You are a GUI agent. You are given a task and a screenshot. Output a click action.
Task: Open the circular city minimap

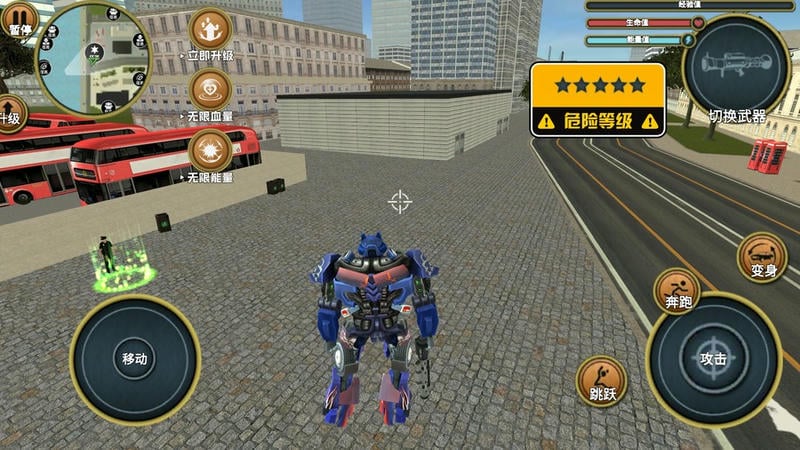92,58
